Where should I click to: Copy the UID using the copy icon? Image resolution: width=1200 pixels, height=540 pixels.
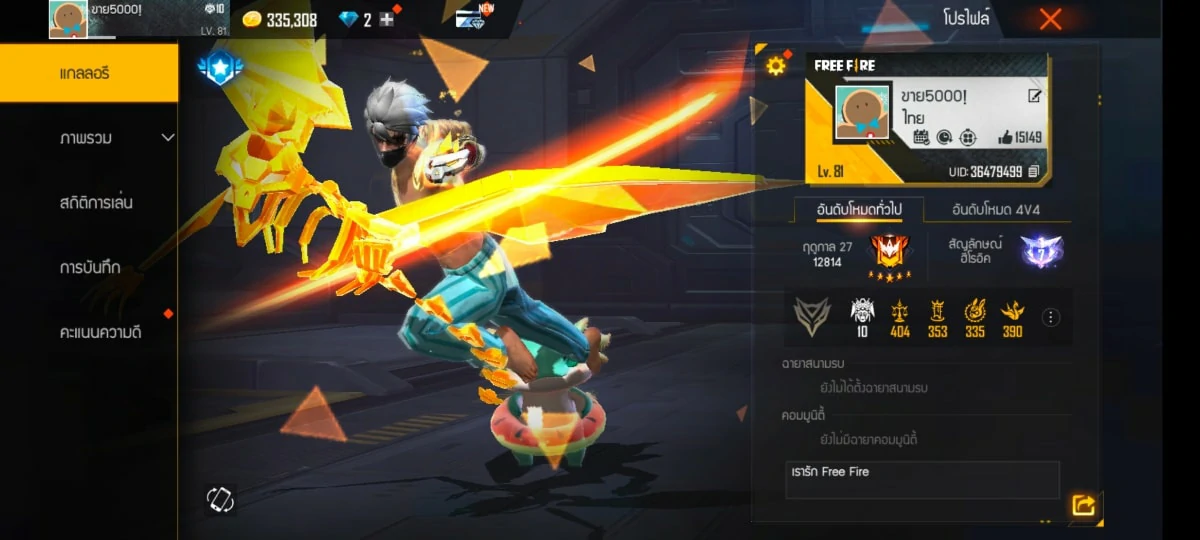(x=1034, y=172)
